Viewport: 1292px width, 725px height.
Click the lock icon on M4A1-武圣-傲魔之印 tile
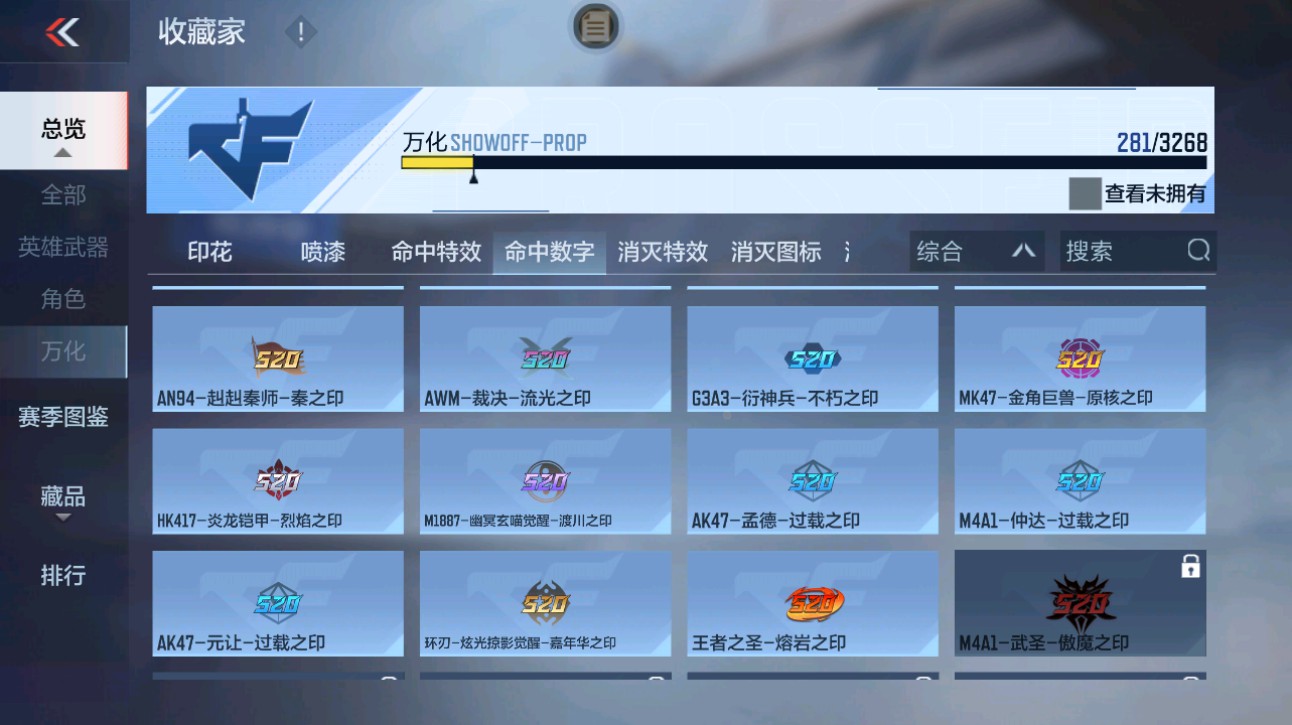[x=1189, y=566]
